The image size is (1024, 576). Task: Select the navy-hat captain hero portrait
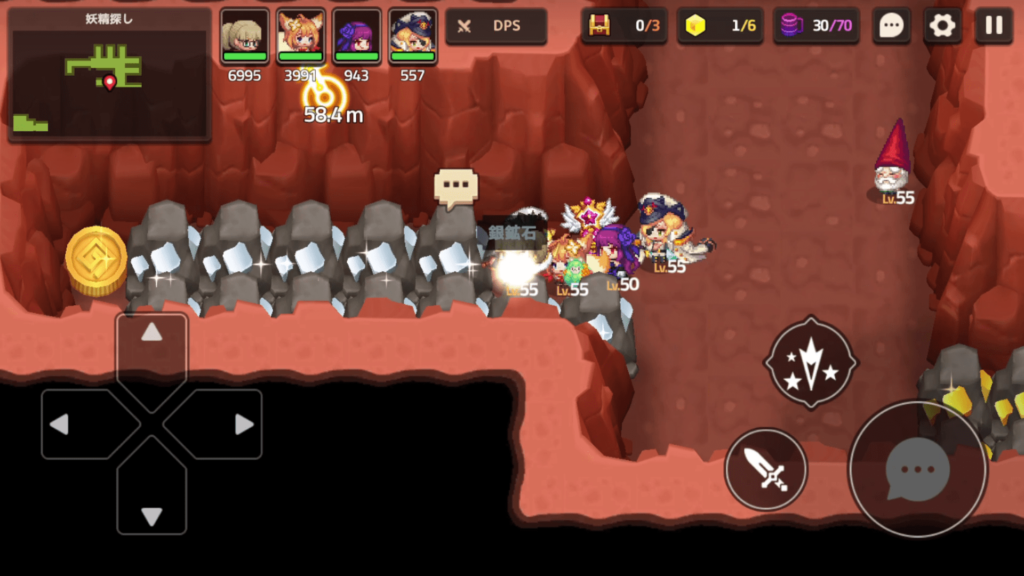pos(412,37)
